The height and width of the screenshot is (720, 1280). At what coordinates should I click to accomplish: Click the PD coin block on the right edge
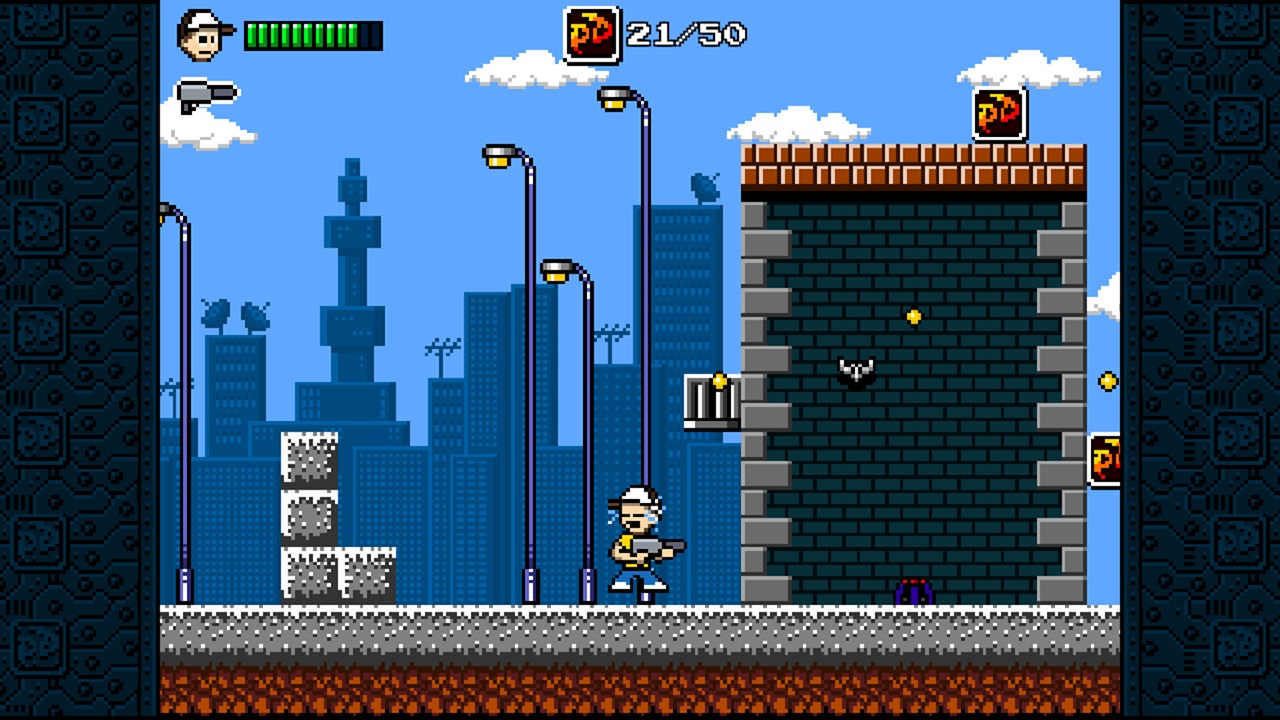(1104, 459)
